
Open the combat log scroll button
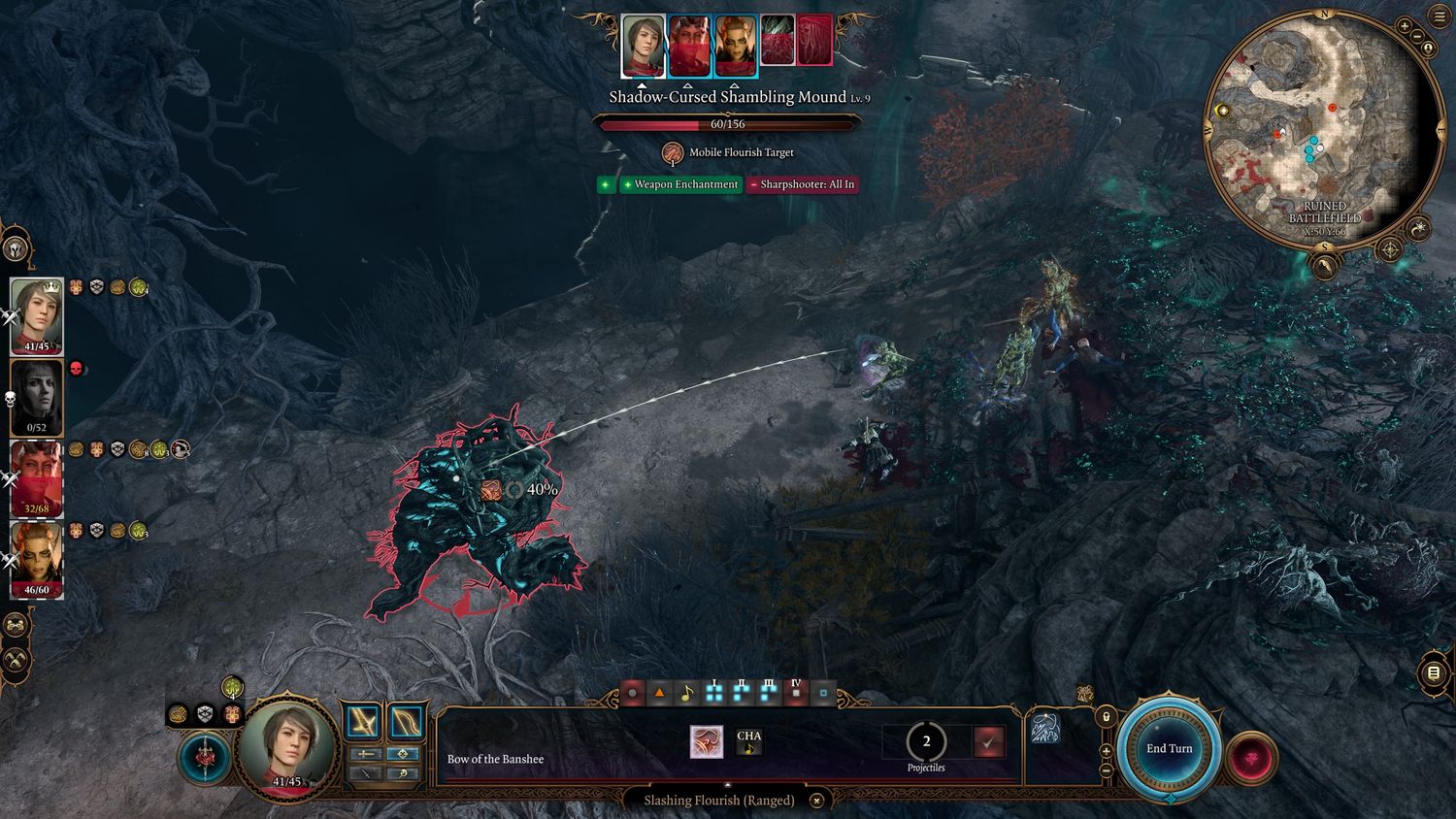1434,672
